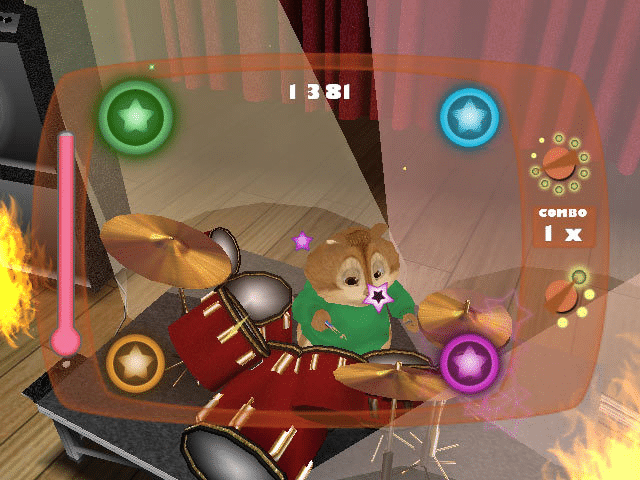Tap the blue star drum pad

[x=469, y=117]
